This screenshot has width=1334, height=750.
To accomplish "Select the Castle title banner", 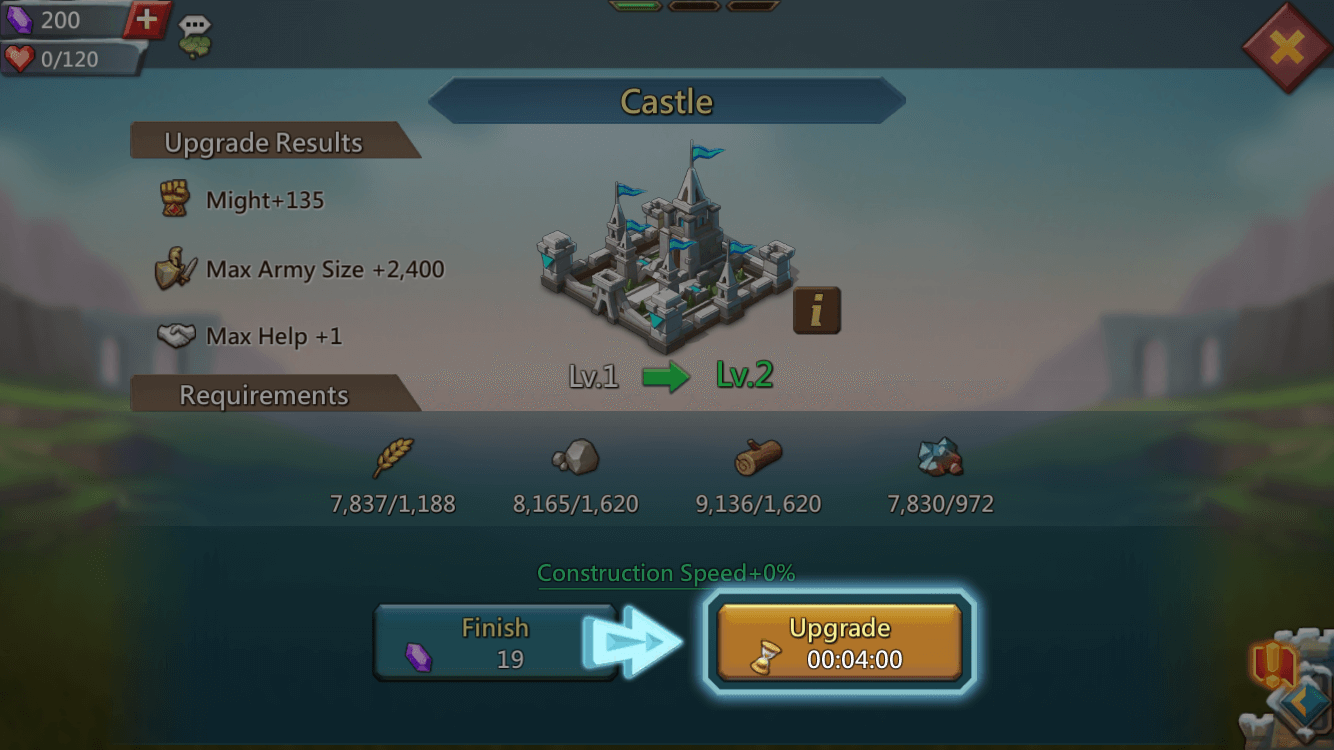I will click(667, 100).
